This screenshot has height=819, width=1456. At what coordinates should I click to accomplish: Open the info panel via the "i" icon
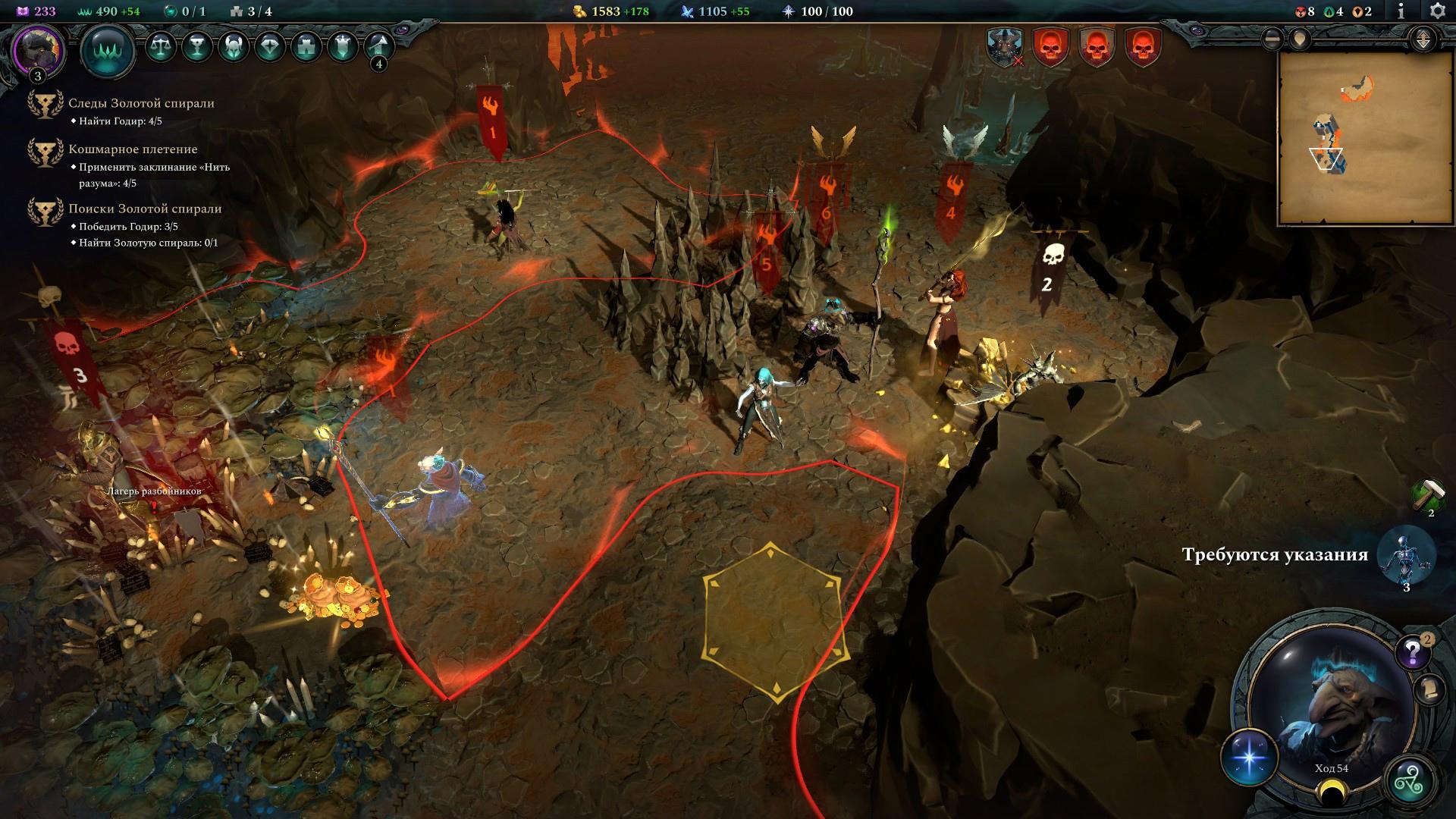(x=1401, y=11)
